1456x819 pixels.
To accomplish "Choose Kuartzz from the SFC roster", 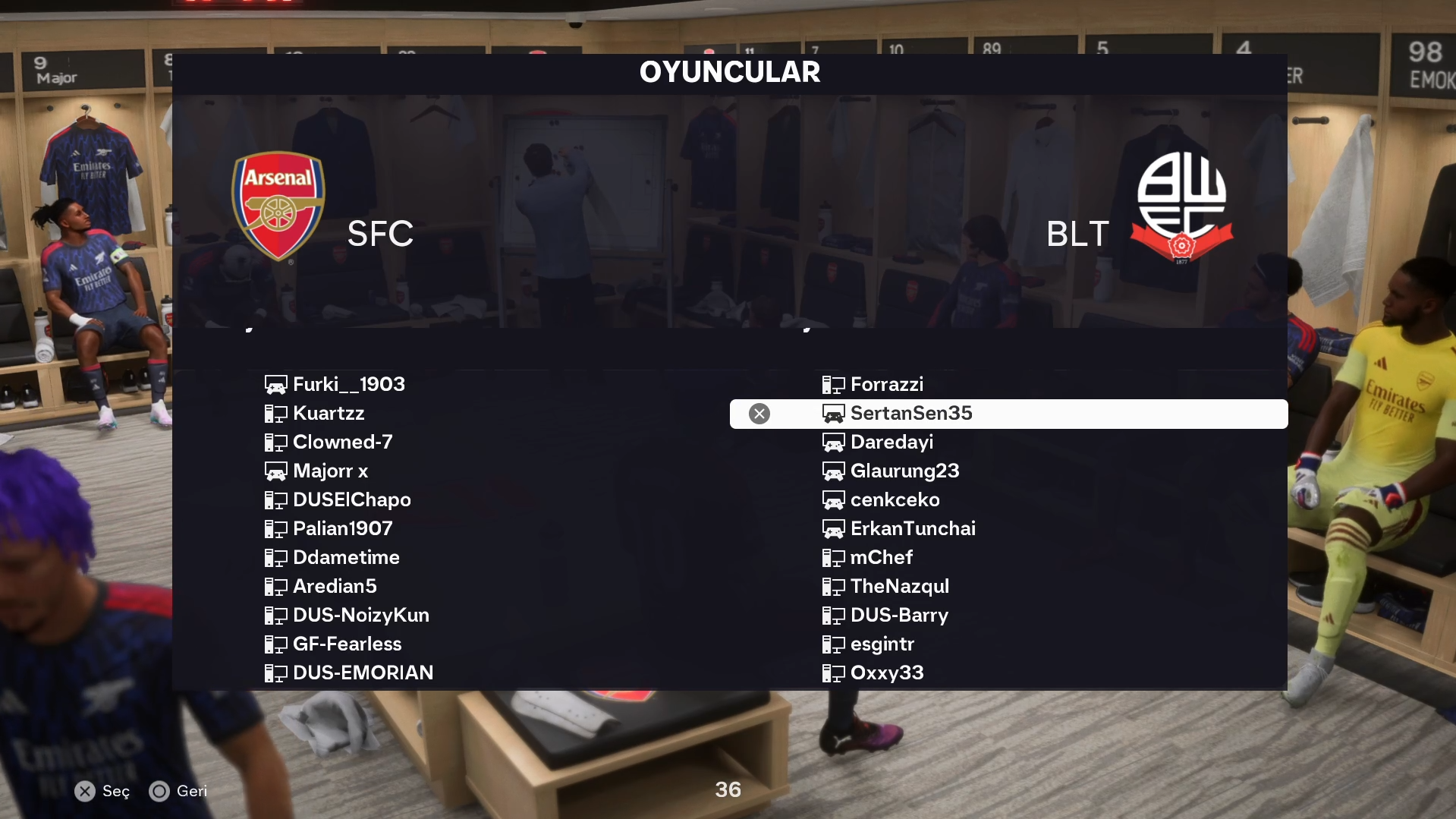I will click(x=329, y=414).
